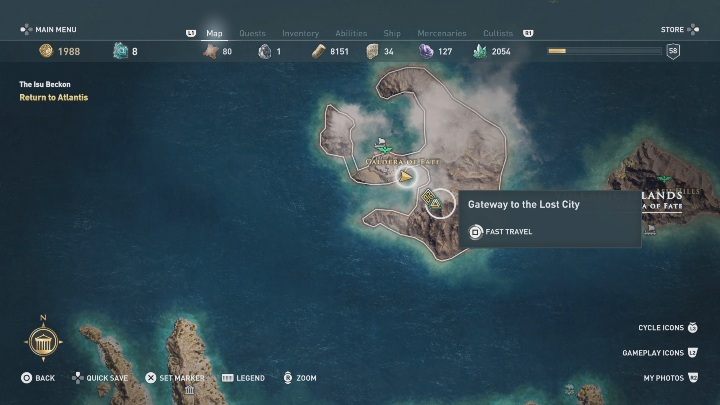Open the Cultists tab
The height and width of the screenshot is (405, 720).
pyautogui.click(x=498, y=33)
